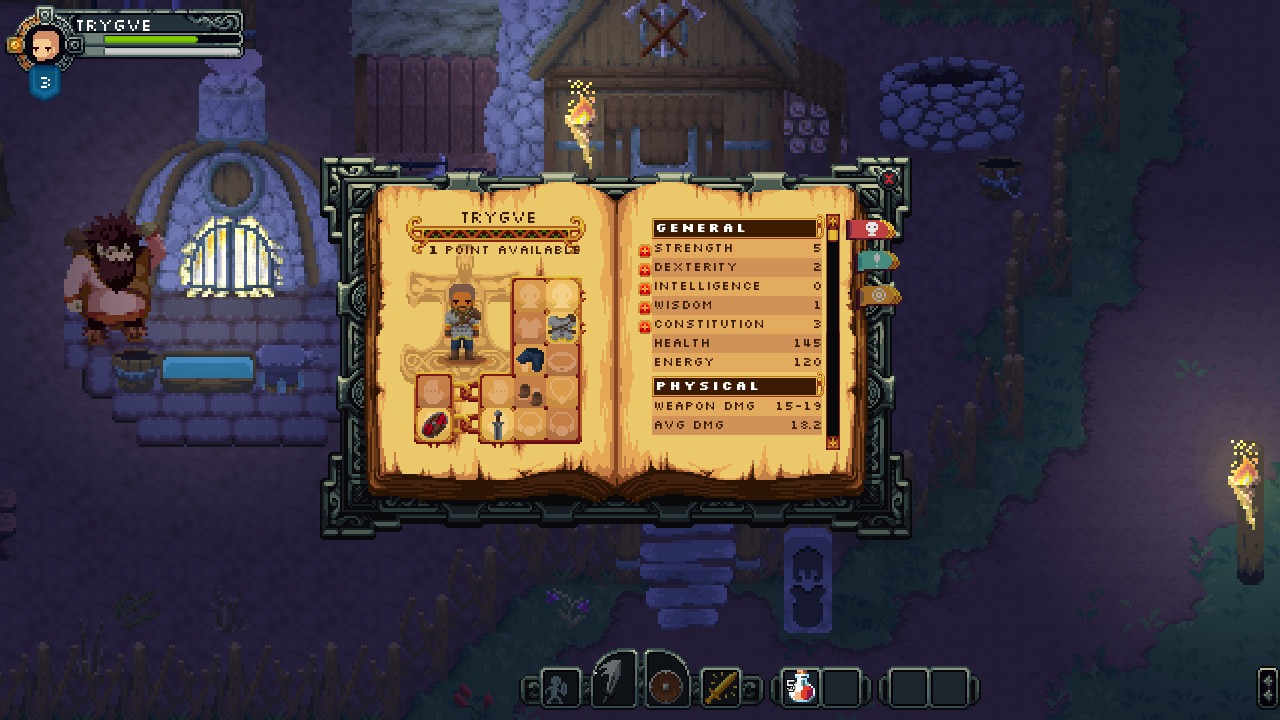Click the equipped pants slot
The width and height of the screenshot is (1280, 720).
[x=529, y=357]
